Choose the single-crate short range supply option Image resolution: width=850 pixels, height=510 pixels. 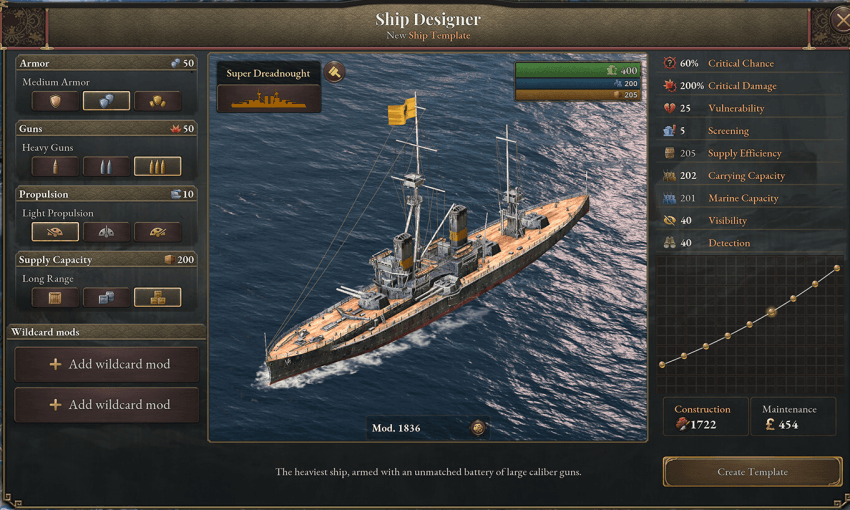[x=55, y=297]
